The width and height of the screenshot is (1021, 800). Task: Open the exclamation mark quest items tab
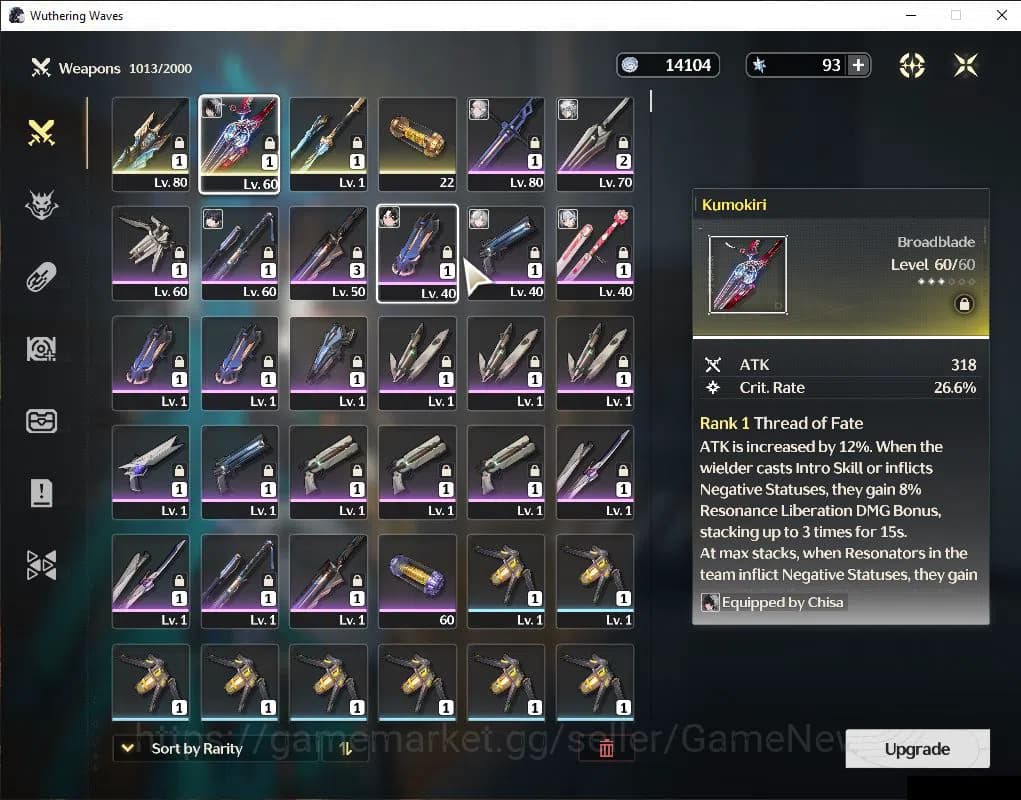41,492
